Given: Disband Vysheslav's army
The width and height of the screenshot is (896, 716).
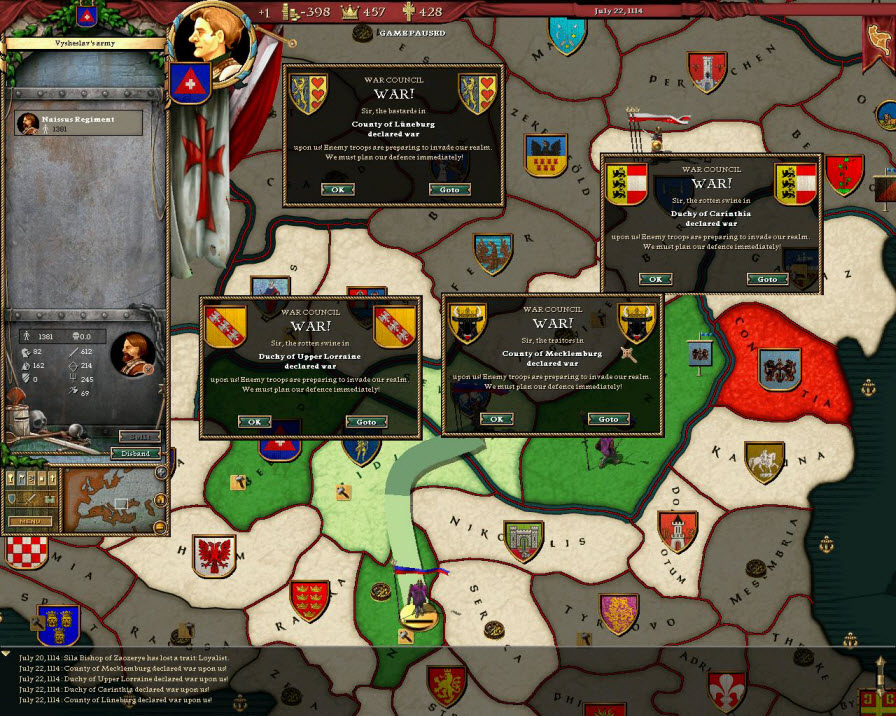Looking at the screenshot, I should coord(136,453).
